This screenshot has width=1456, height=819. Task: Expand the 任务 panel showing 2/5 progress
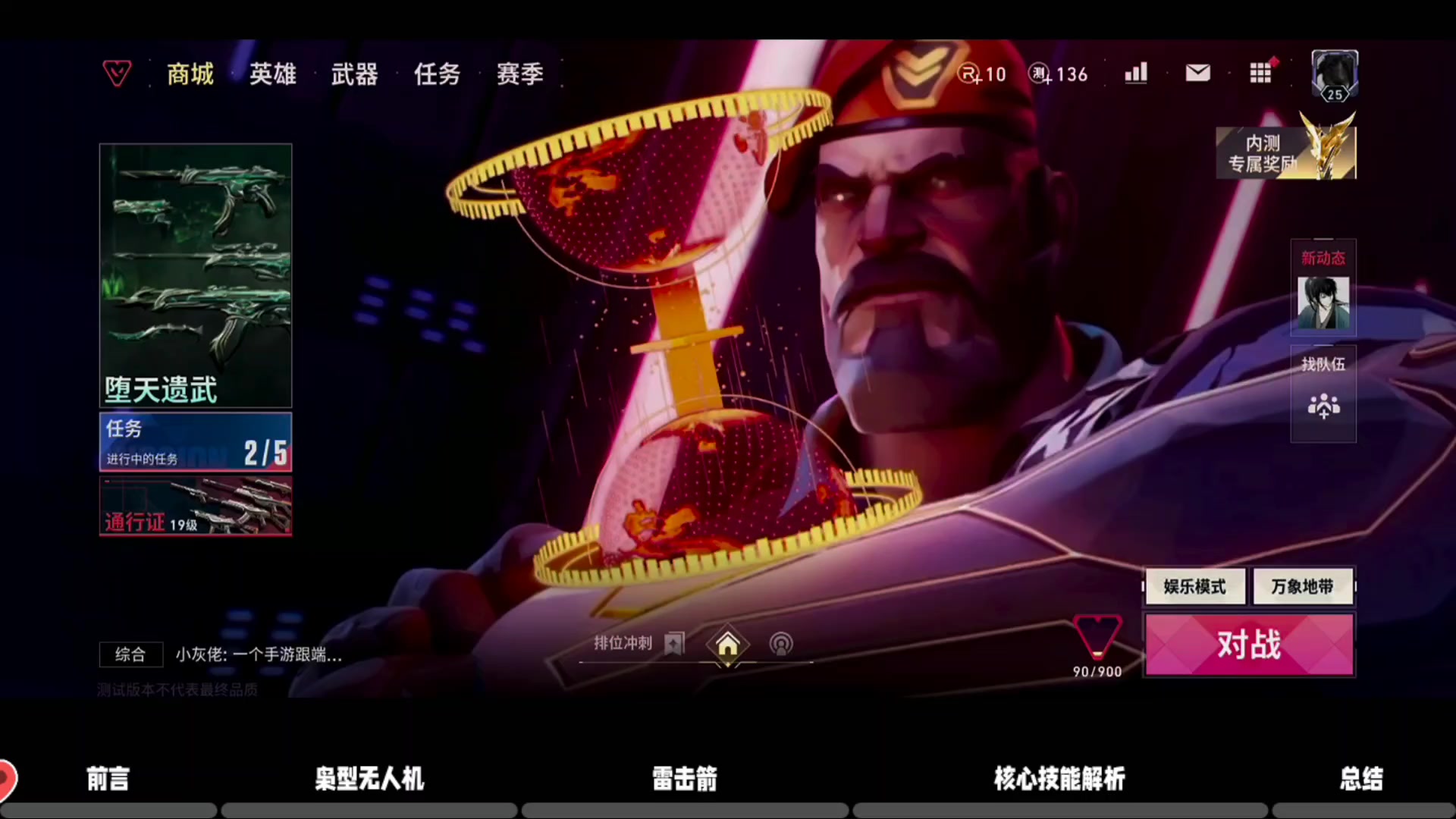coord(195,442)
